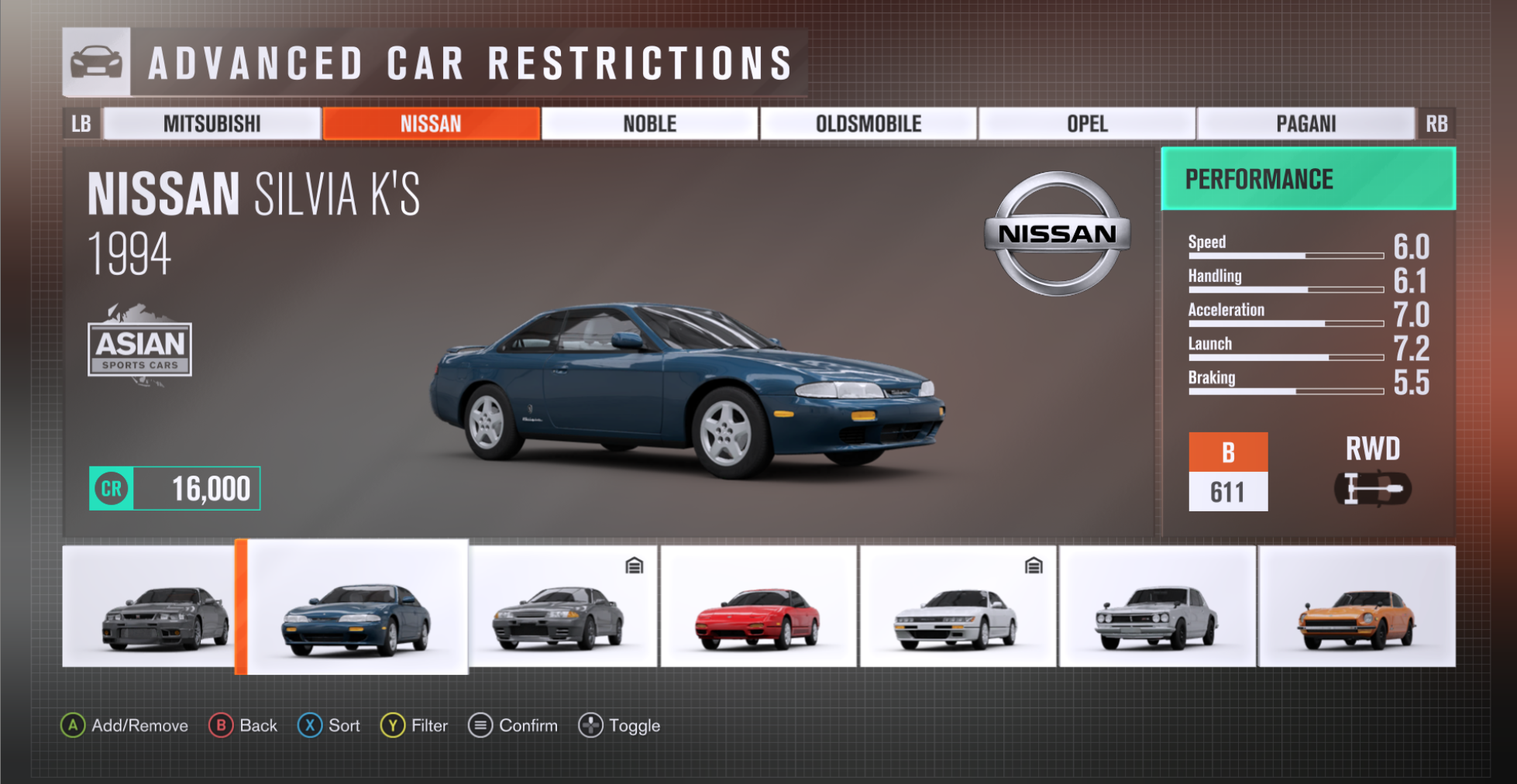Confirm the car restrictions selection
The width and height of the screenshot is (1517, 784).
(x=513, y=726)
